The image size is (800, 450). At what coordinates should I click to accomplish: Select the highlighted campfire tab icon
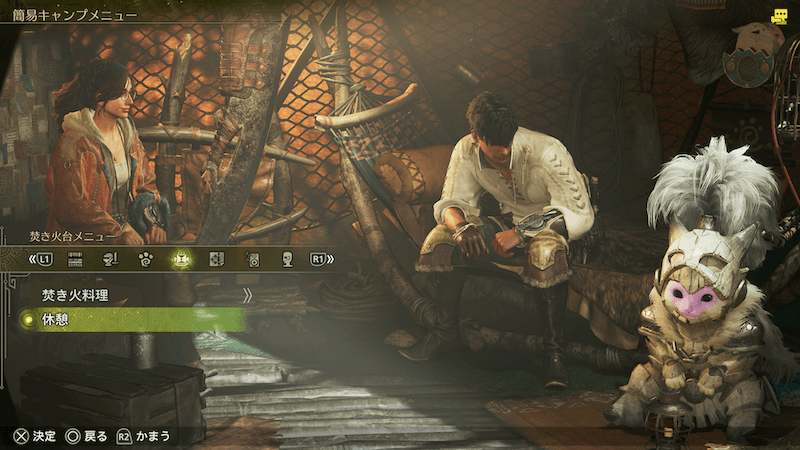[181, 259]
